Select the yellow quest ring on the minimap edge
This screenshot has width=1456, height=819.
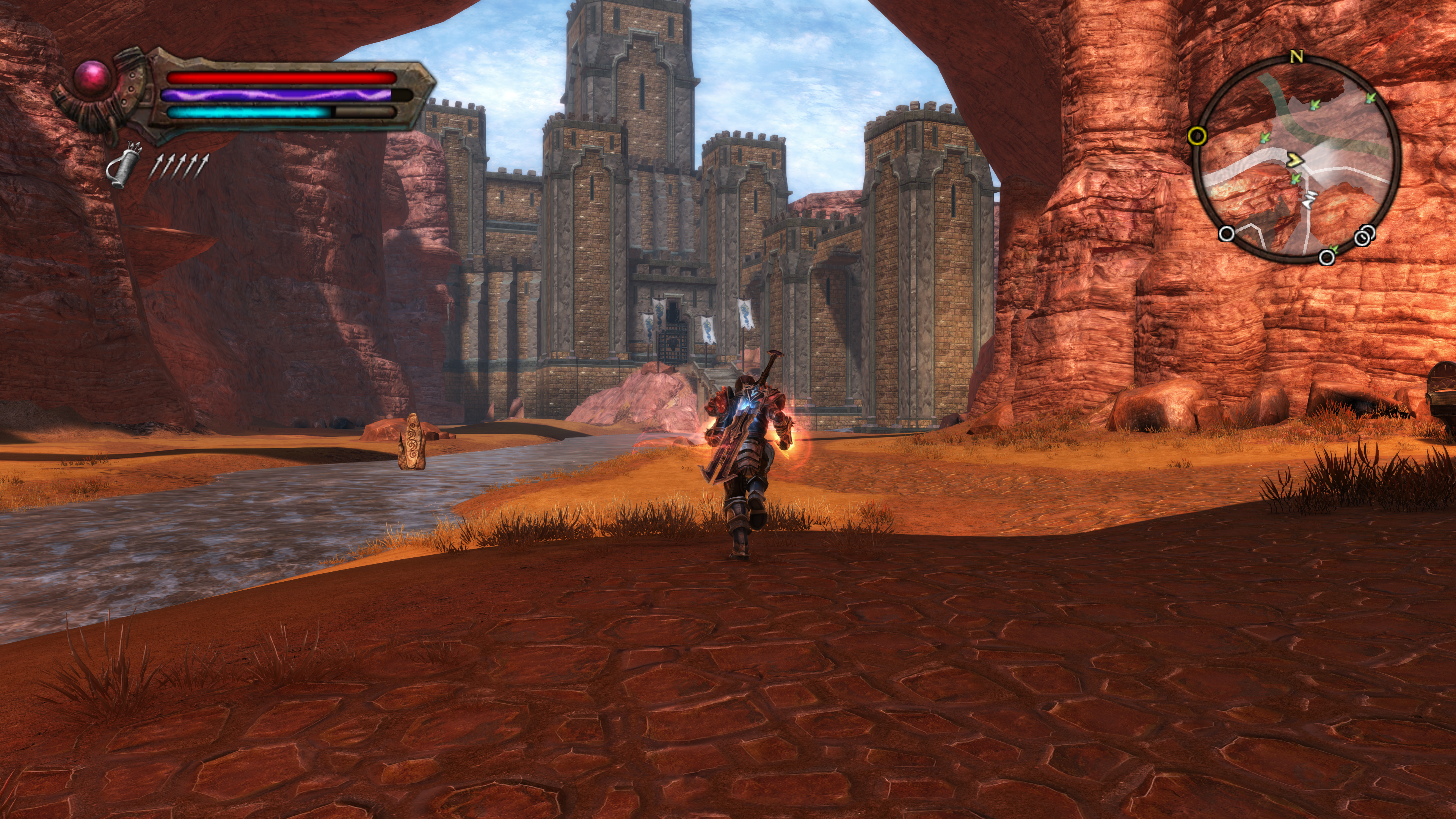coord(1197,136)
